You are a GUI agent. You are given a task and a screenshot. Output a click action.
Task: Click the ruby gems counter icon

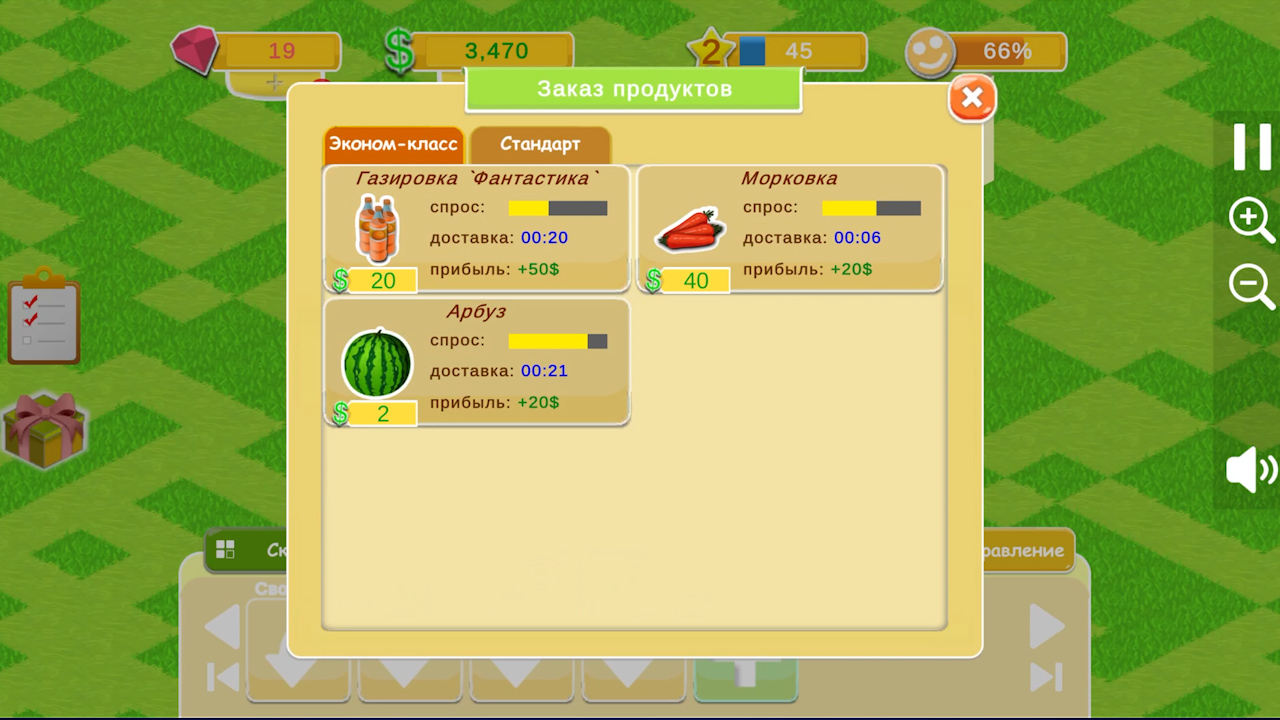[195, 48]
